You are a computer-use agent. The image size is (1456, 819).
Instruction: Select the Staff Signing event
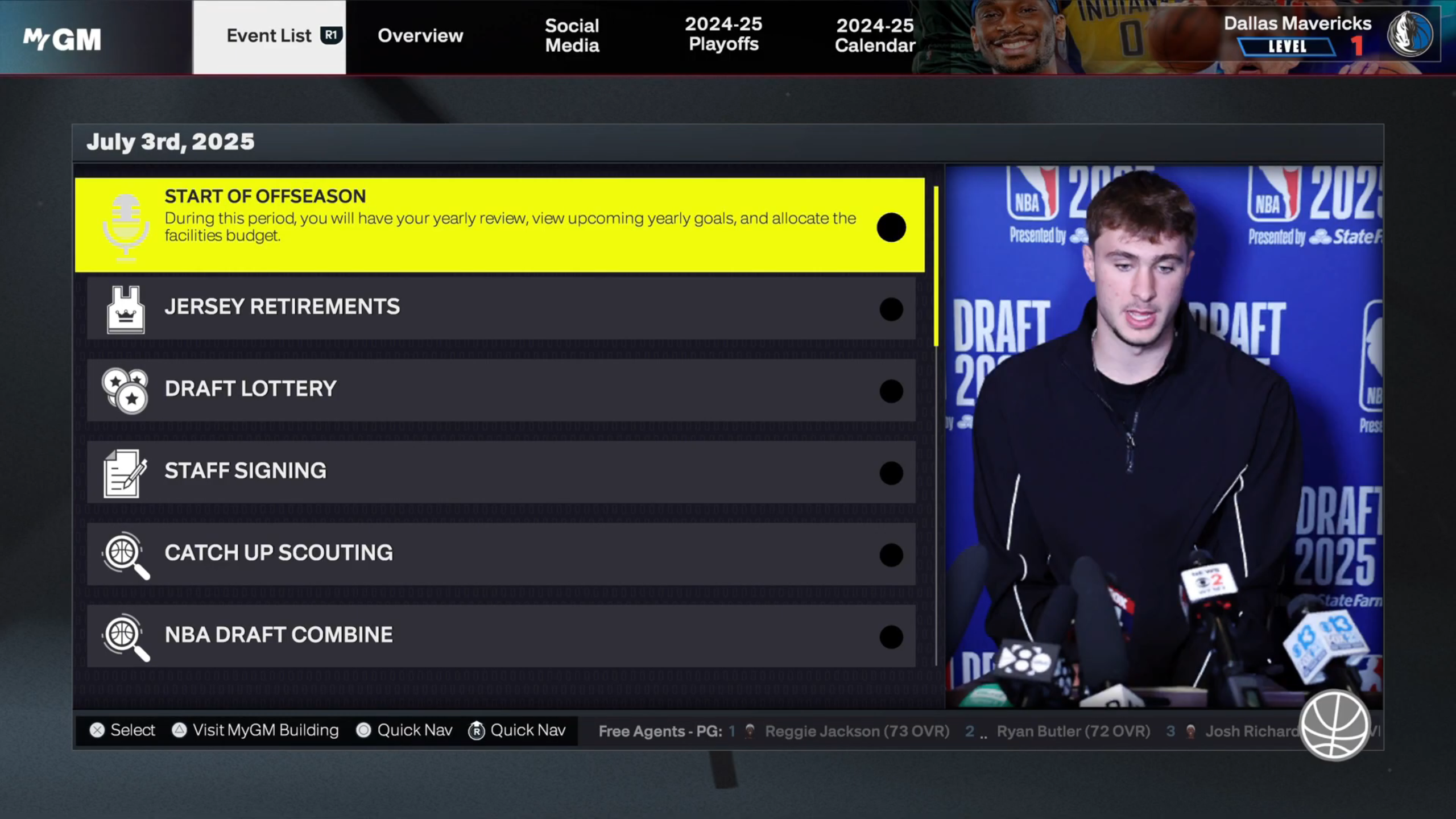[500, 471]
